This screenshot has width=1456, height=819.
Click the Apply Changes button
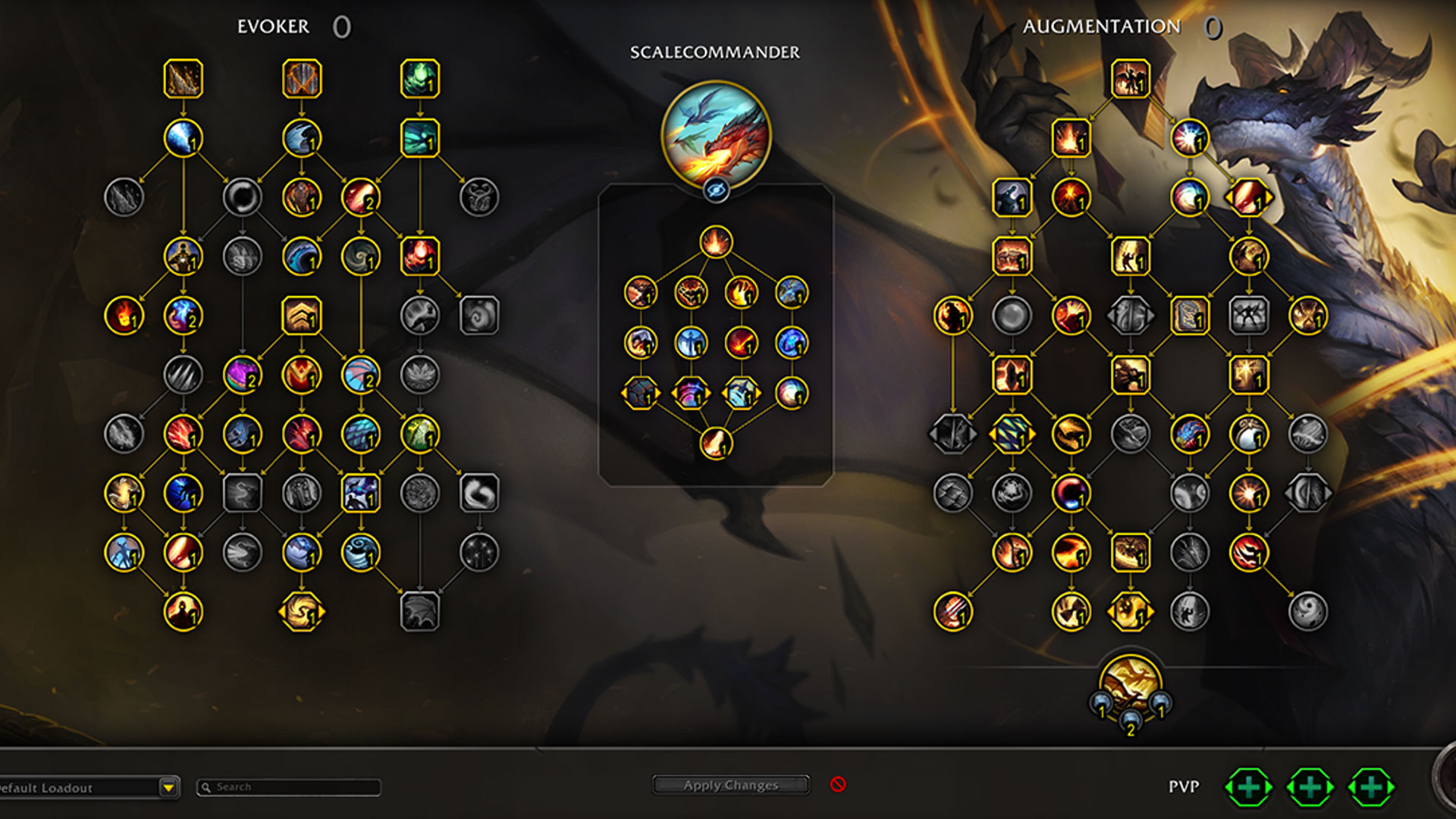pyautogui.click(x=730, y=785)
